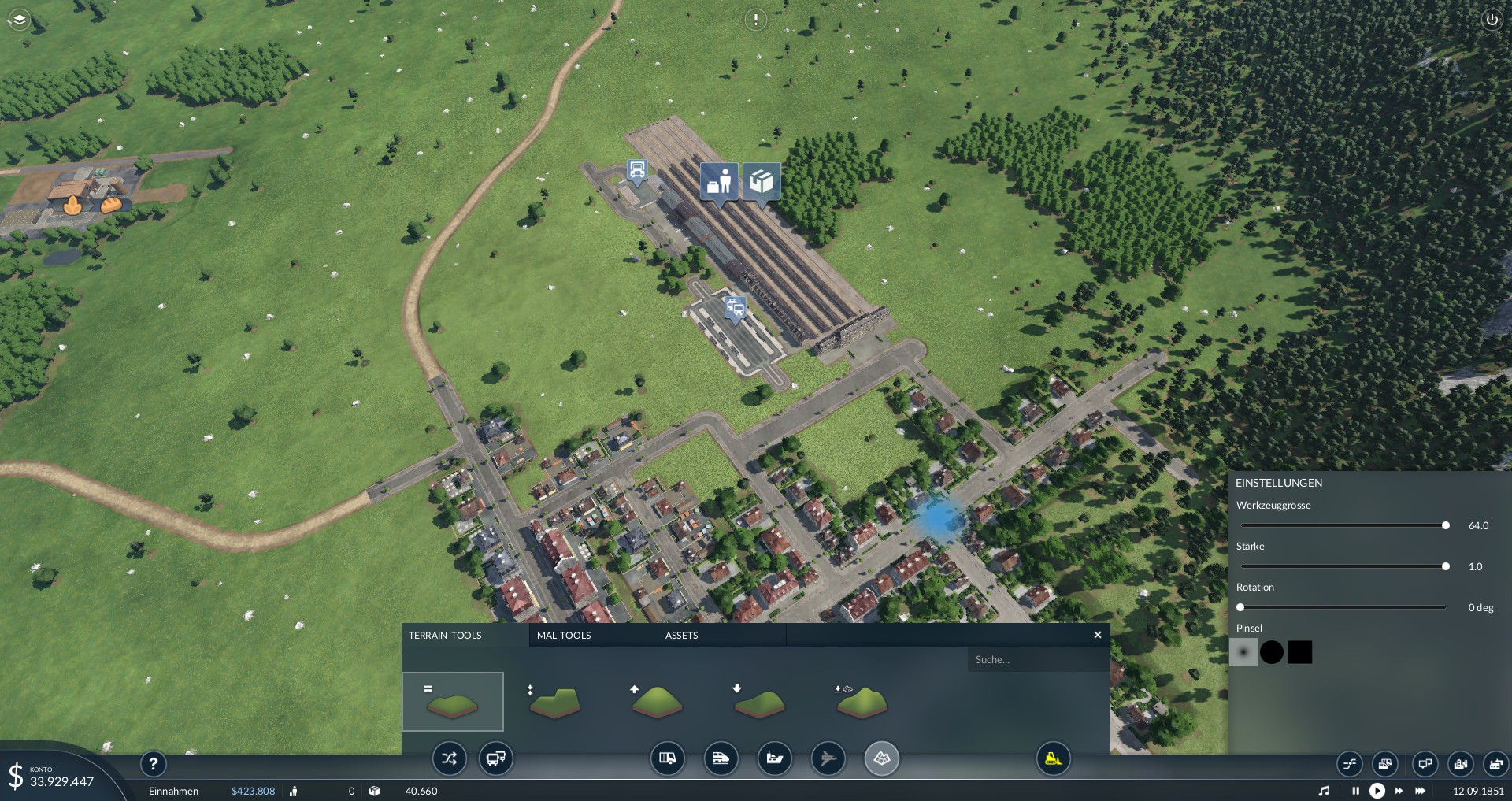Choose the lower terrain tool
Viewport: 1512px width, 801px height.
[x=759, y=702]
